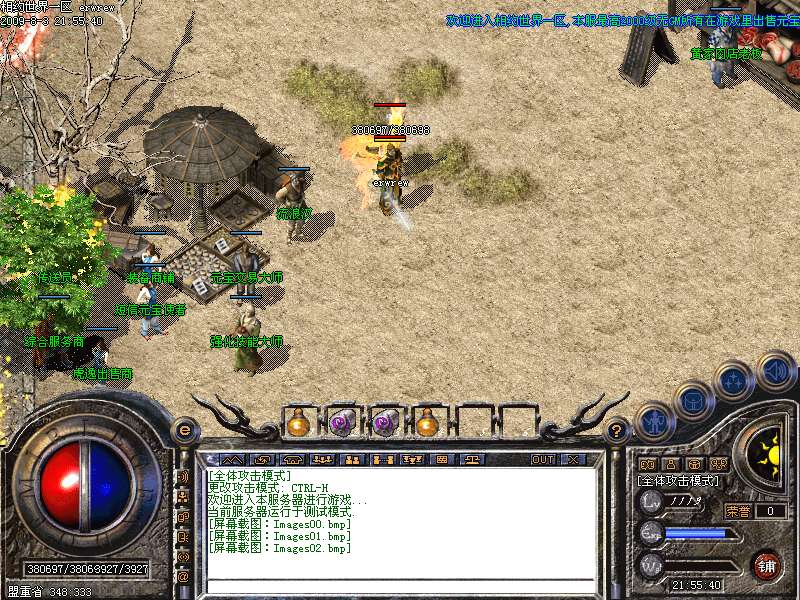Click the X button beside OUT

573,460
